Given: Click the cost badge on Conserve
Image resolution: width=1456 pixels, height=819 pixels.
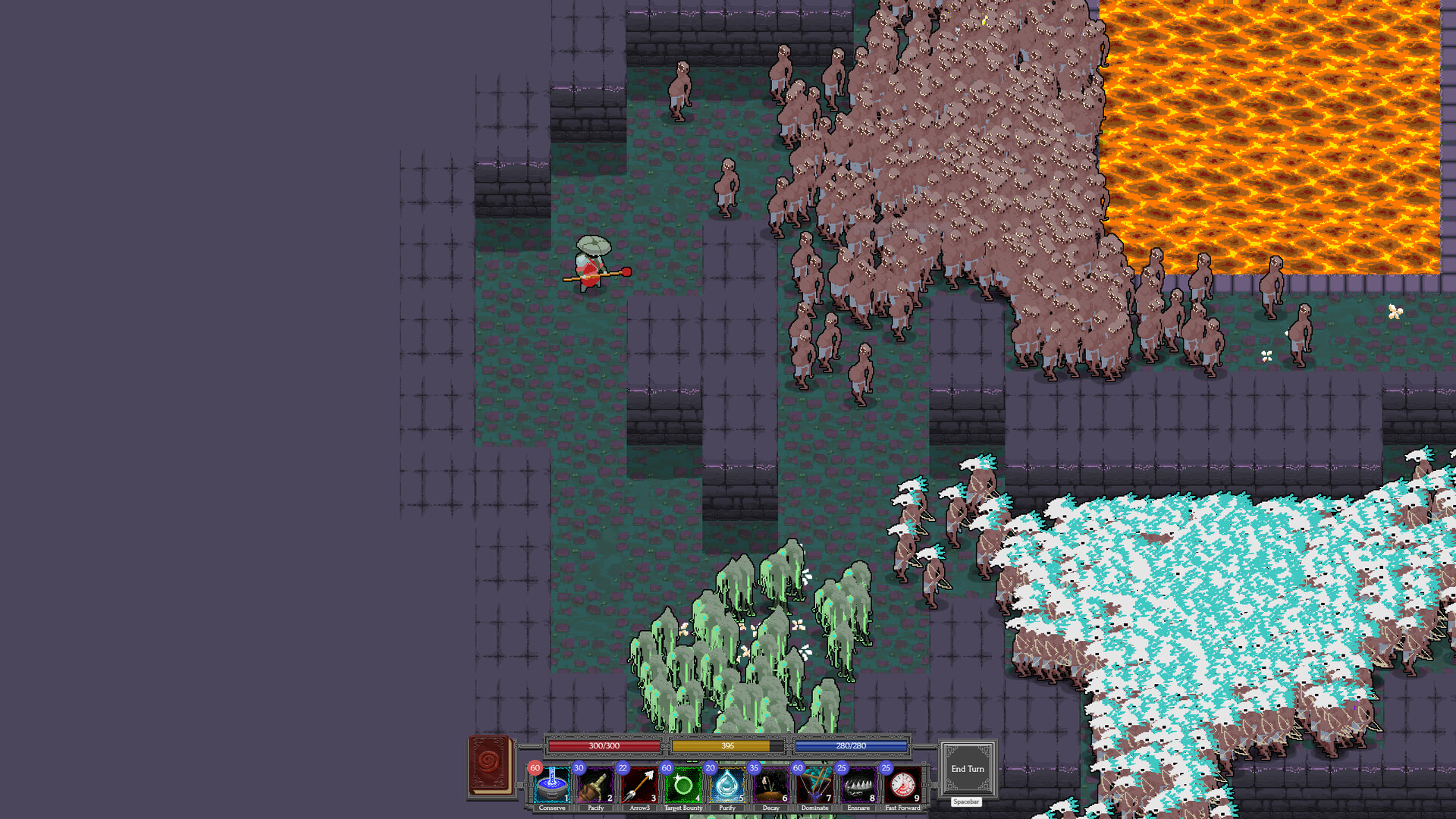Looking at the screenshot, I should [534, 768].
